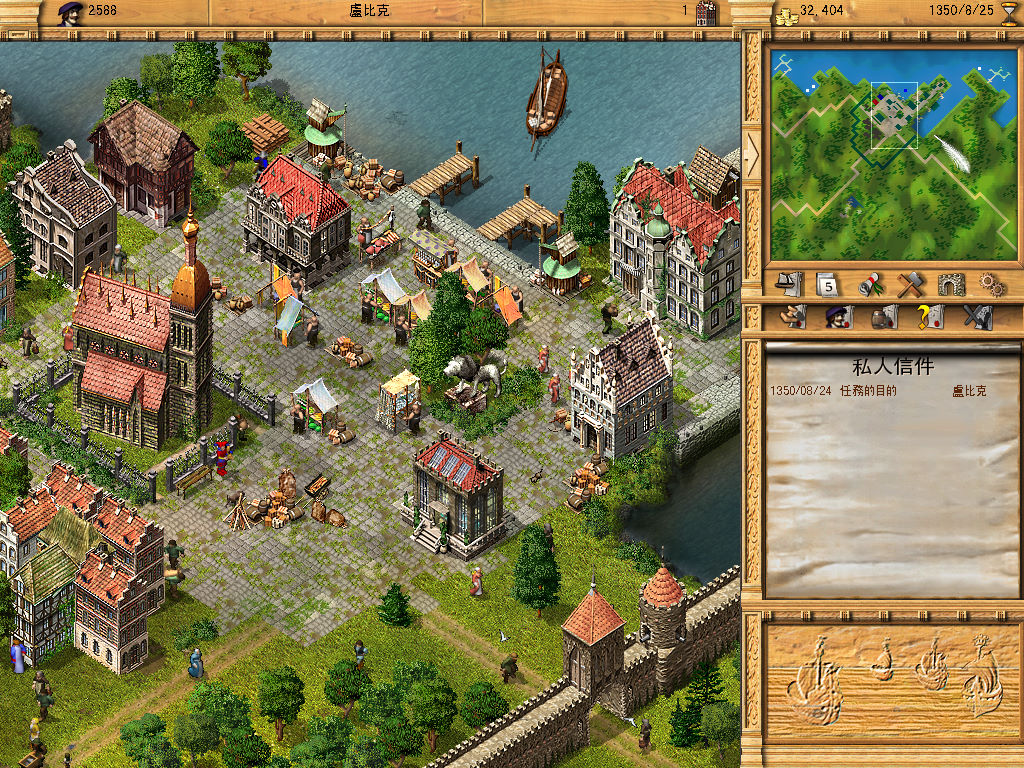Open the build menu hammer icon
Screen dimensions: 1024x768
909,285
